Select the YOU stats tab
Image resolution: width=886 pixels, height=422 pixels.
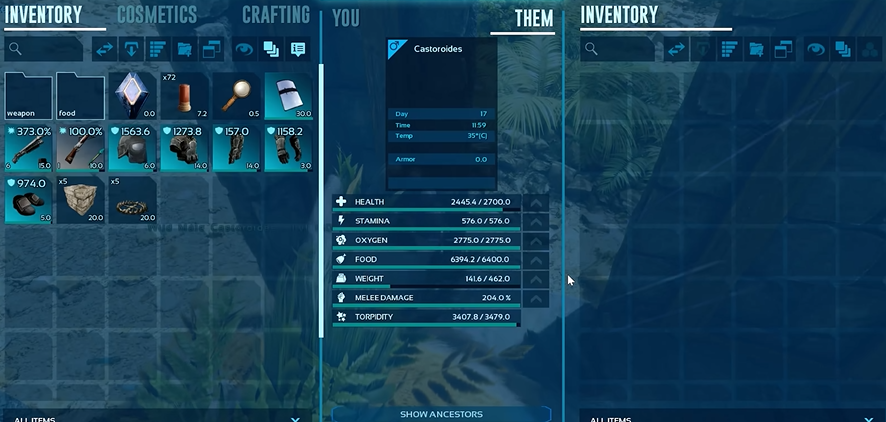point(346,19)
